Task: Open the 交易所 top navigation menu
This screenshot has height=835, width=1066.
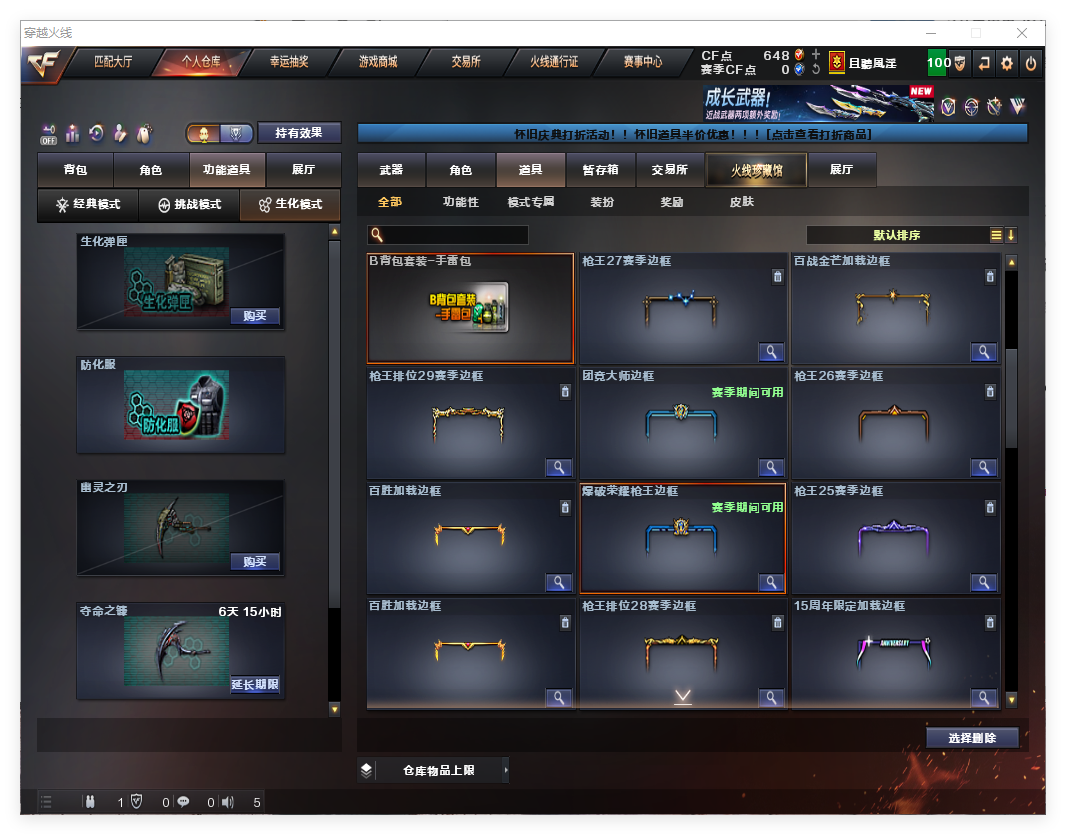Action: tap(465, 62)
